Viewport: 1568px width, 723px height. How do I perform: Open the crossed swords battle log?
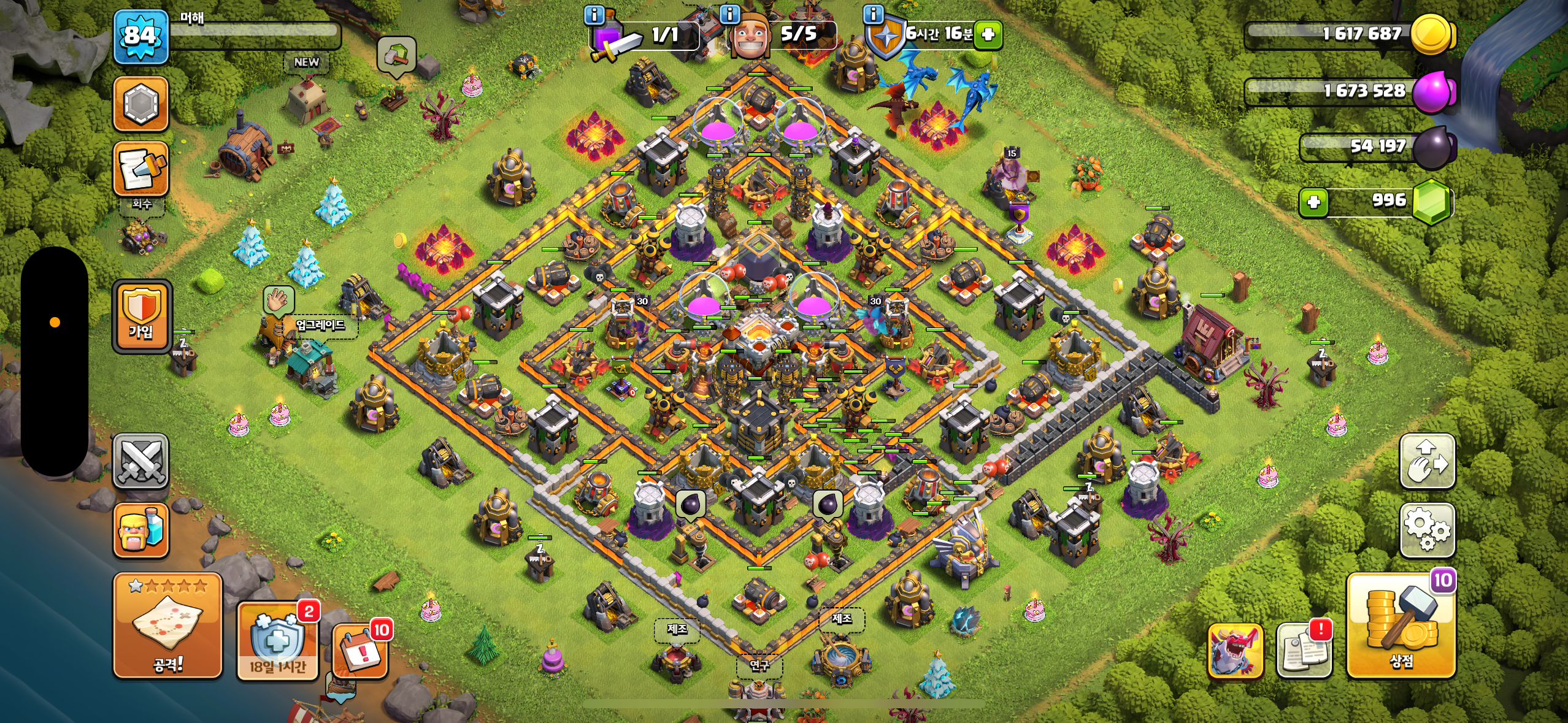tap(141, 461)
